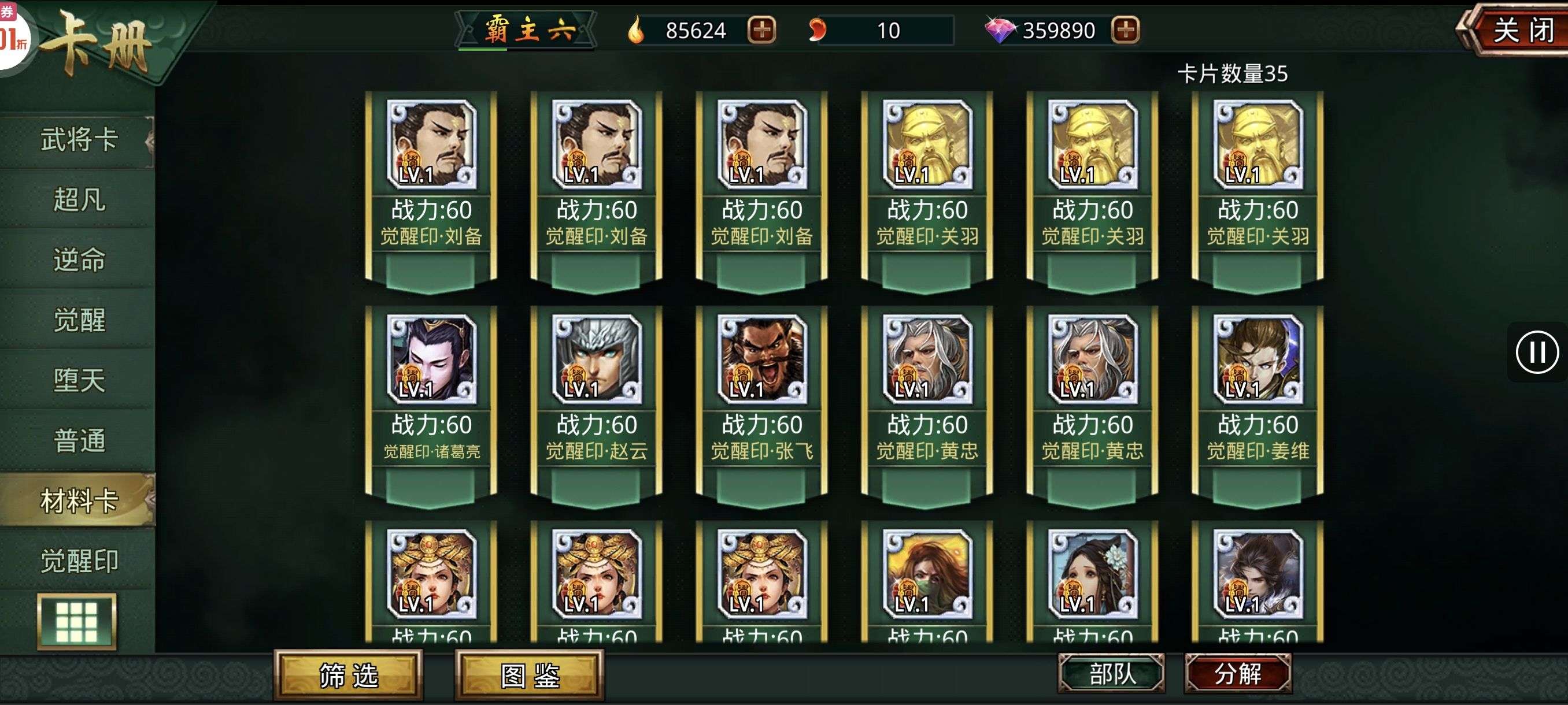Open the 觉醒印 sub-category

click(79, 561)
